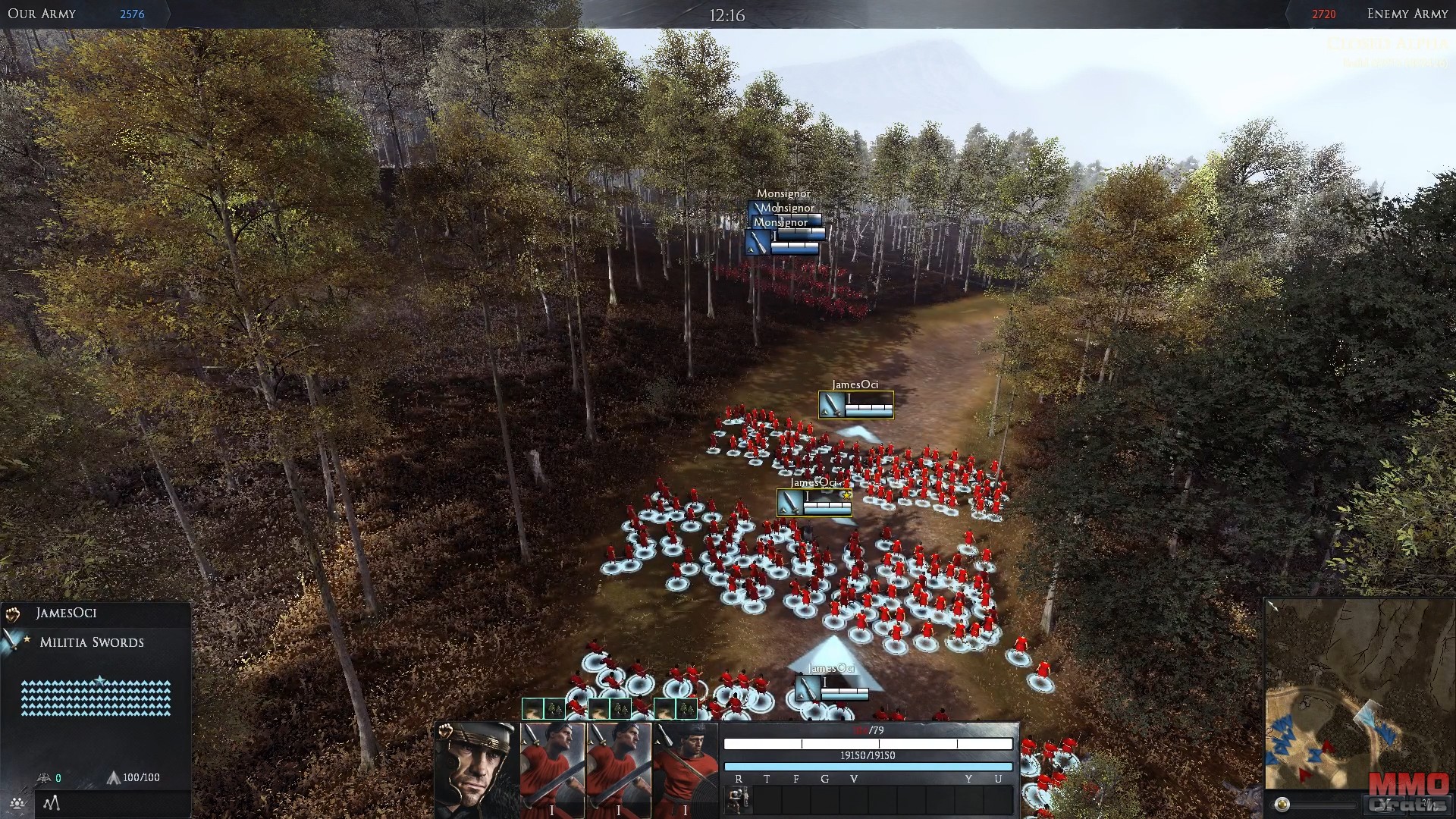Screen dimensions: 1456x819
Task: Open the group icon in bottom-left corner
Action: pyautogui.click(x=17, y=803)
